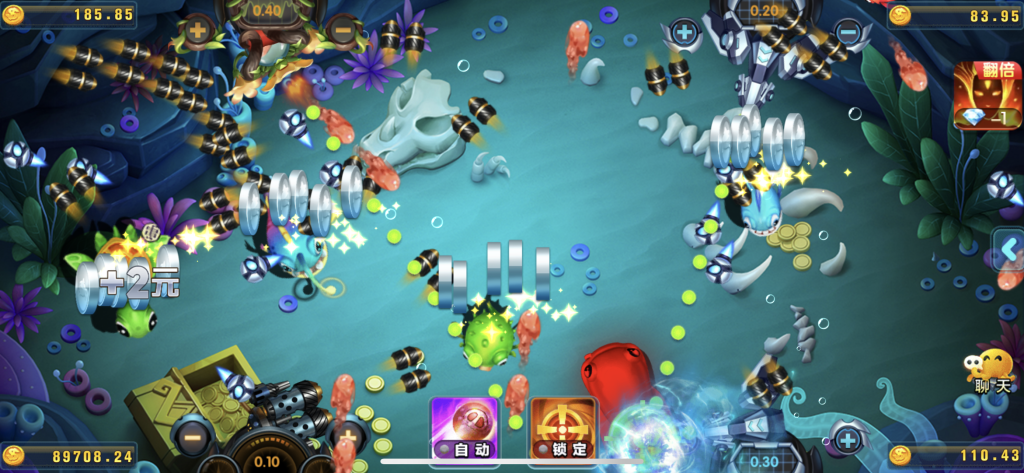Screen dimensions: 1024x473
Task: Decrease the 0.10 cannon bet with minus
Action: 190,435
